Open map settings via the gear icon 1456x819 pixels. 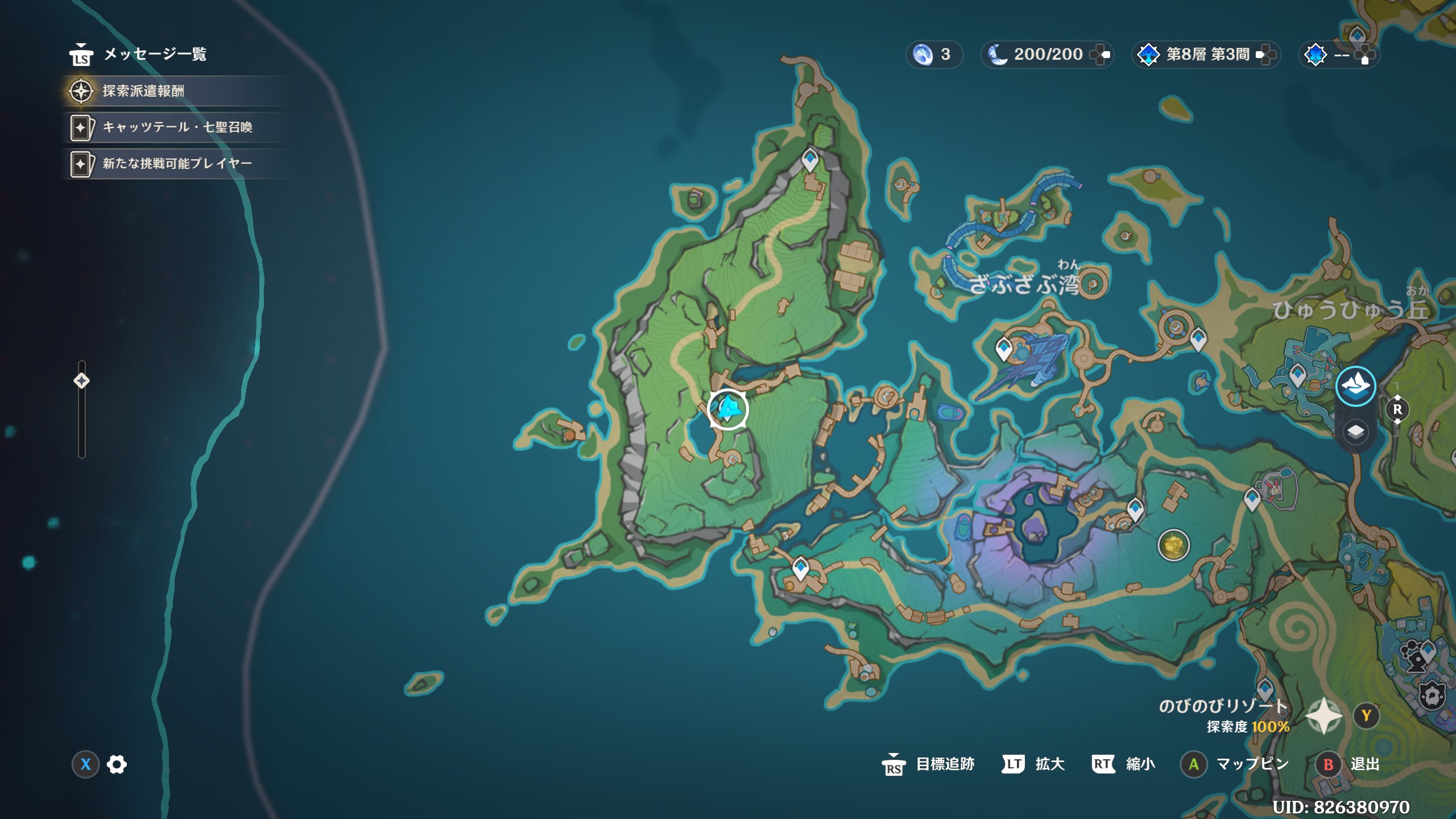(117, 764)
